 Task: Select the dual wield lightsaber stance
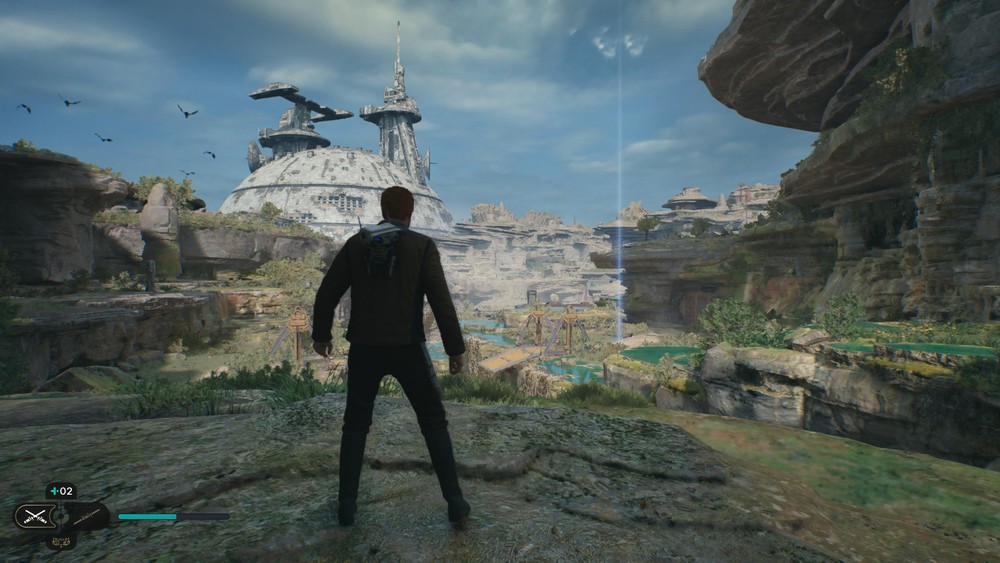click(34, 516)
